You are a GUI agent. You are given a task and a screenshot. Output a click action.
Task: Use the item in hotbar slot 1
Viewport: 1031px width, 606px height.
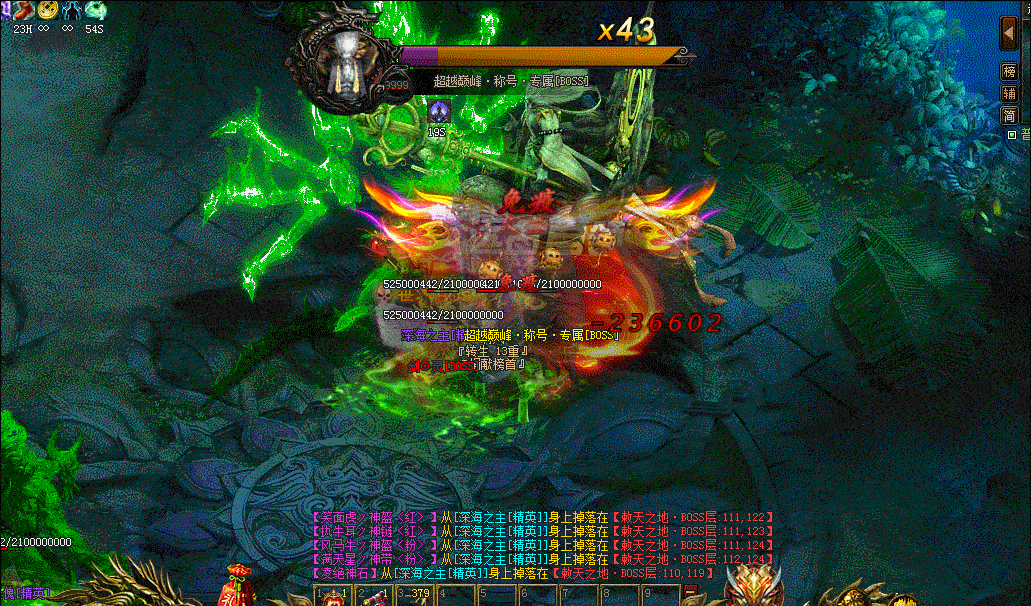[x=331, y=595]
